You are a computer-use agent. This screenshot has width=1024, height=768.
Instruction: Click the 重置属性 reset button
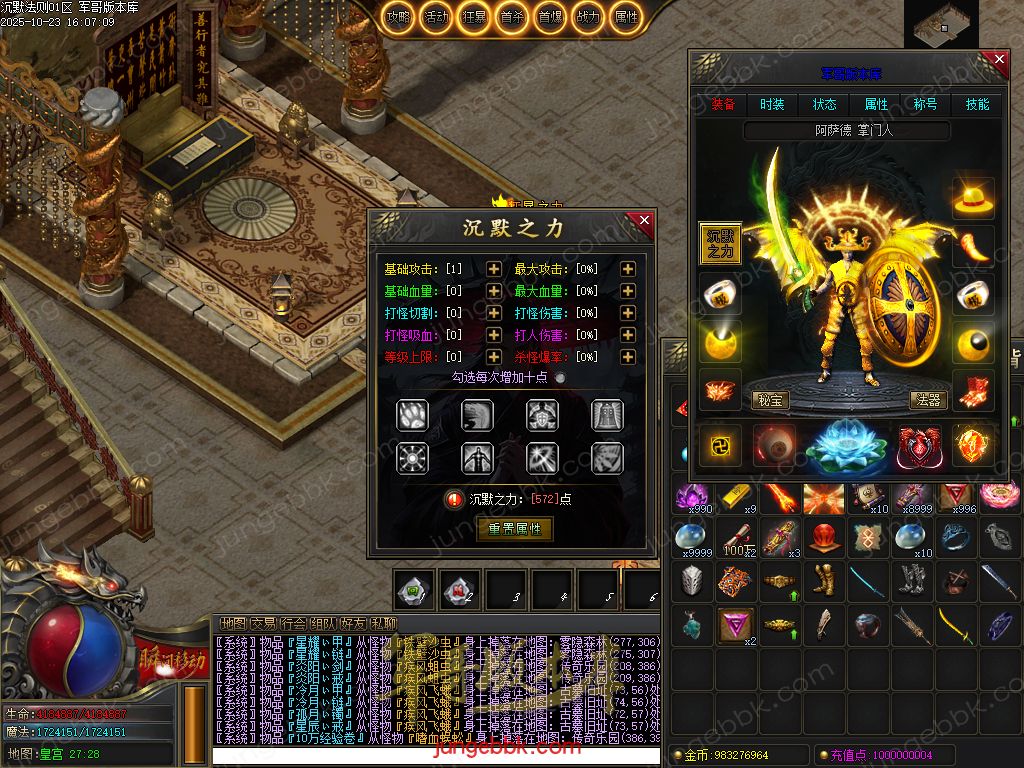[x=515, y=529]
